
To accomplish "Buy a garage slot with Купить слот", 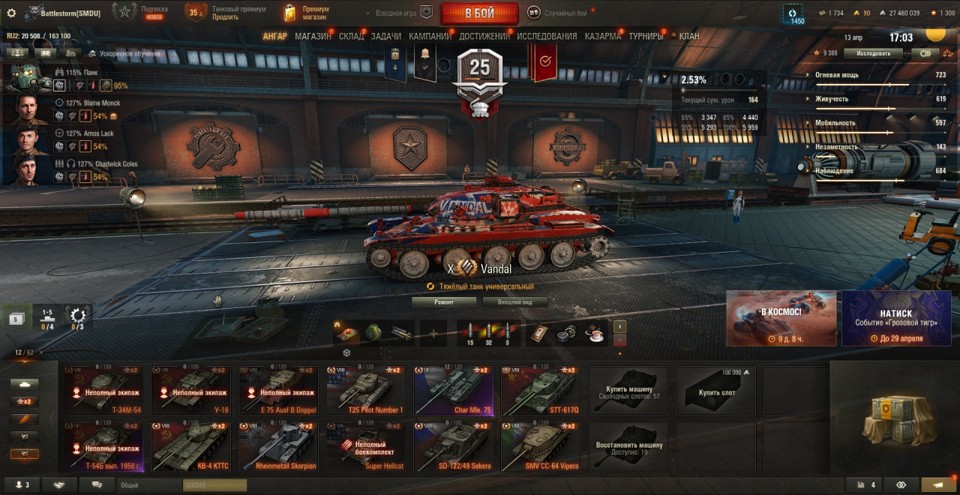I will (715, 390).
